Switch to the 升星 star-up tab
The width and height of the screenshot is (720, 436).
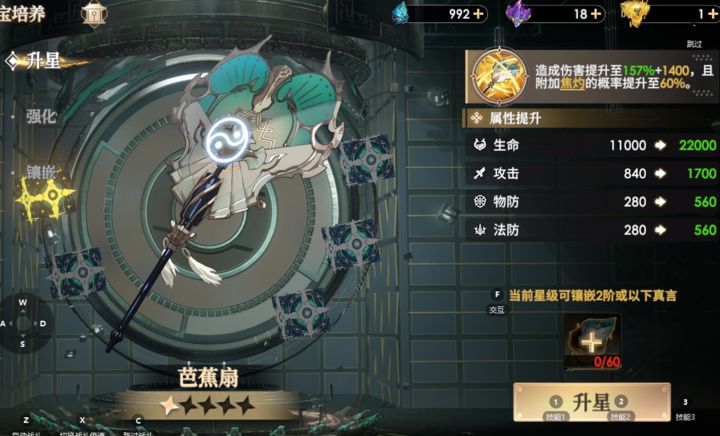point(40,61)
